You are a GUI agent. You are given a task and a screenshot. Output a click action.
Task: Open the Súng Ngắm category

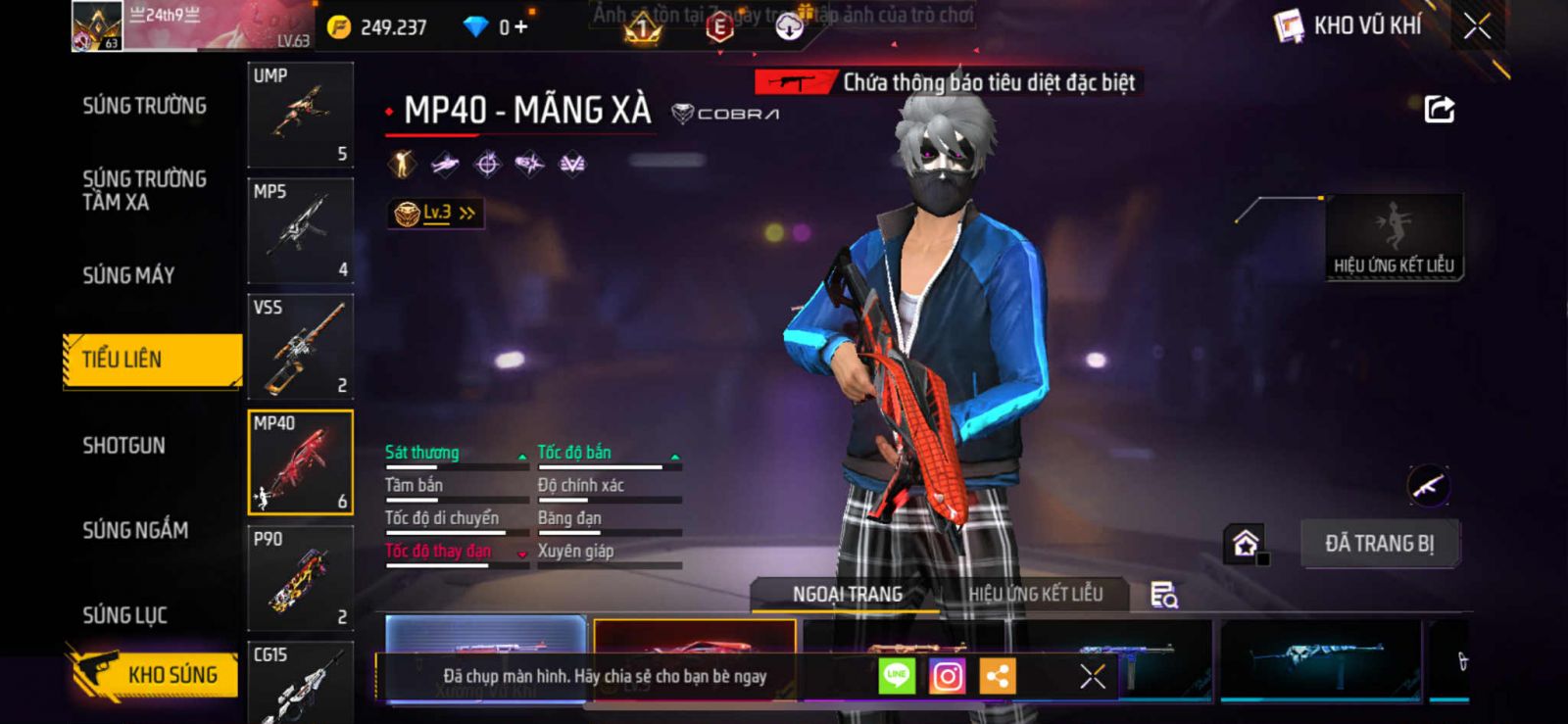pos(135,530)
